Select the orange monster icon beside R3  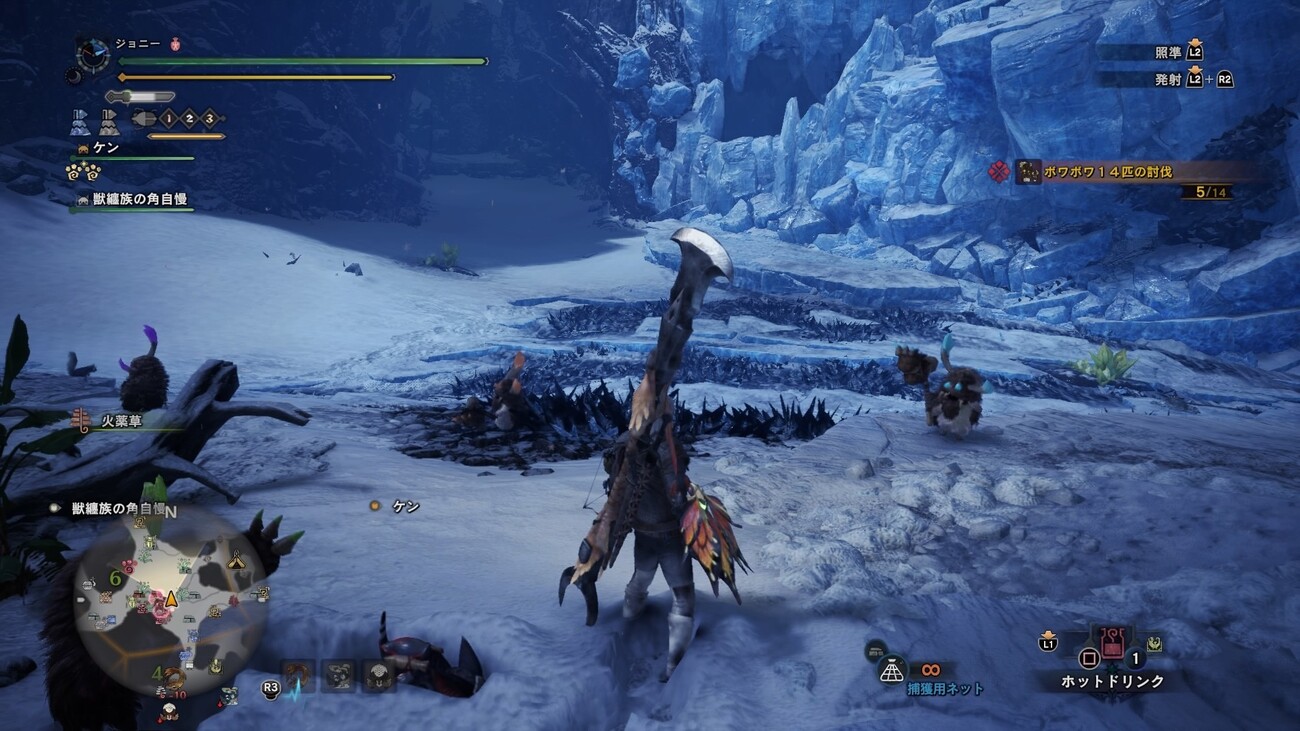296,676
